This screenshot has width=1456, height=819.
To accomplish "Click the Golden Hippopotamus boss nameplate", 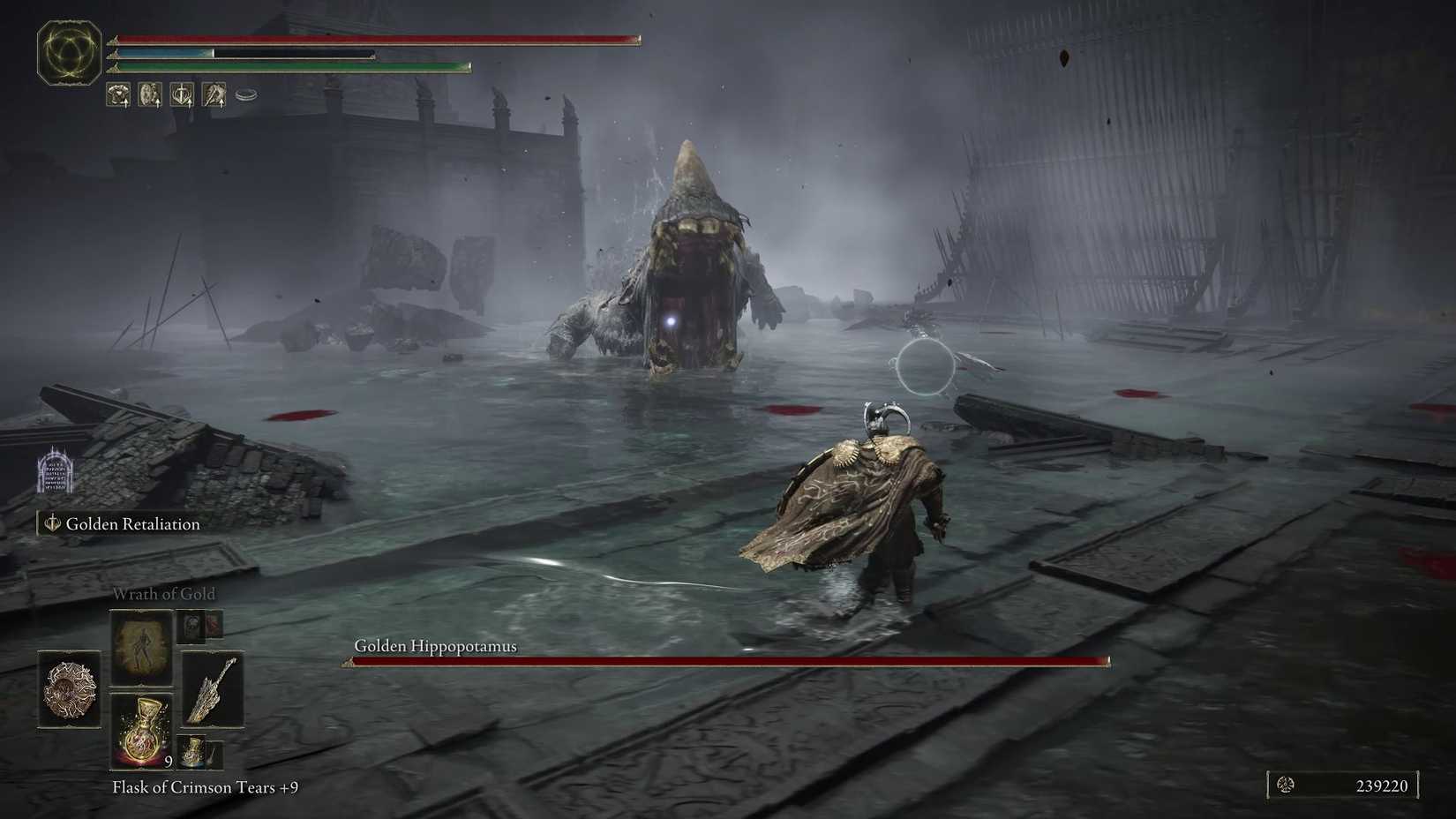I will point(435,646).
